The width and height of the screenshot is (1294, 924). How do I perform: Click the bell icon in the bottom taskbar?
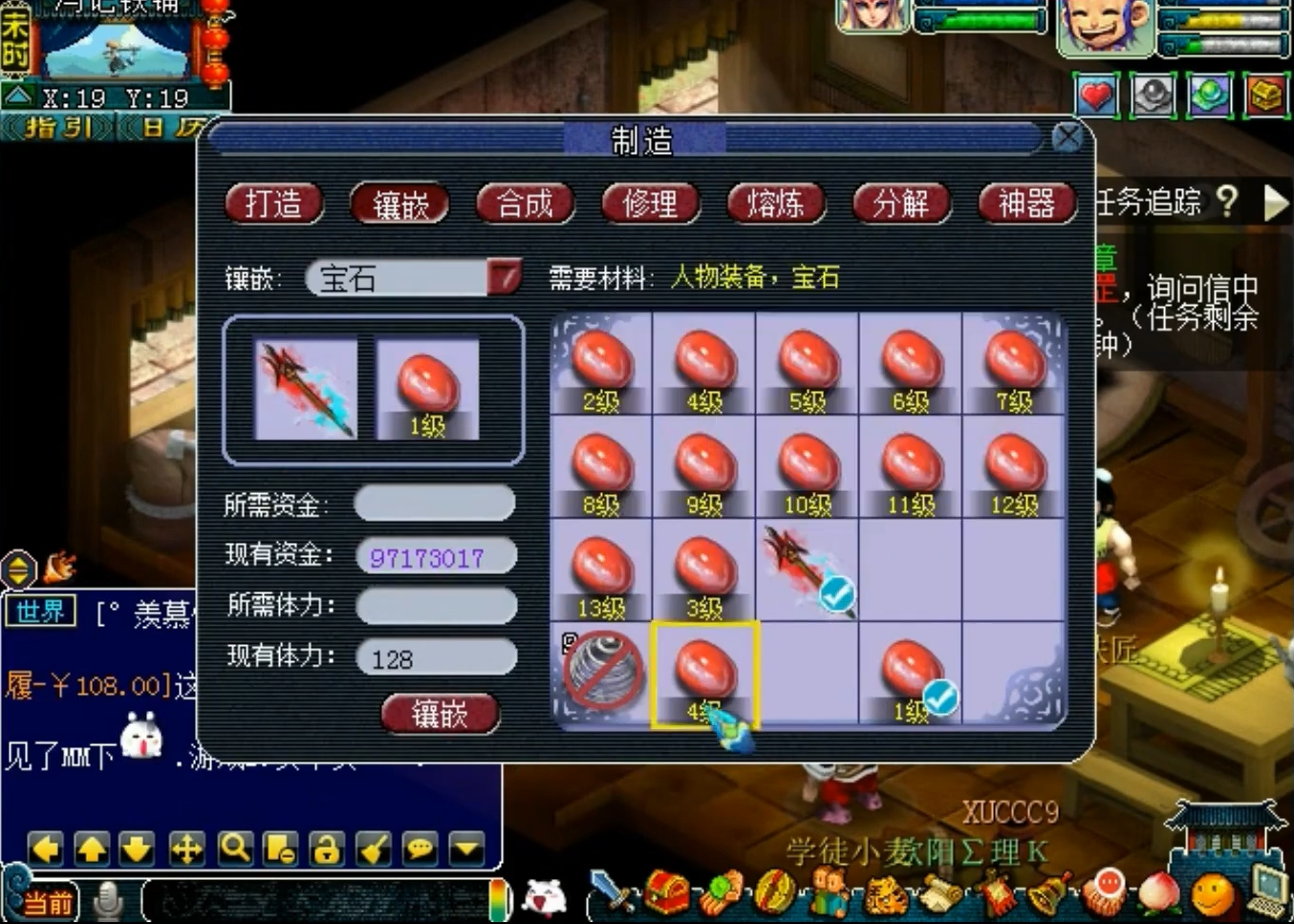tap(1046, 898)
